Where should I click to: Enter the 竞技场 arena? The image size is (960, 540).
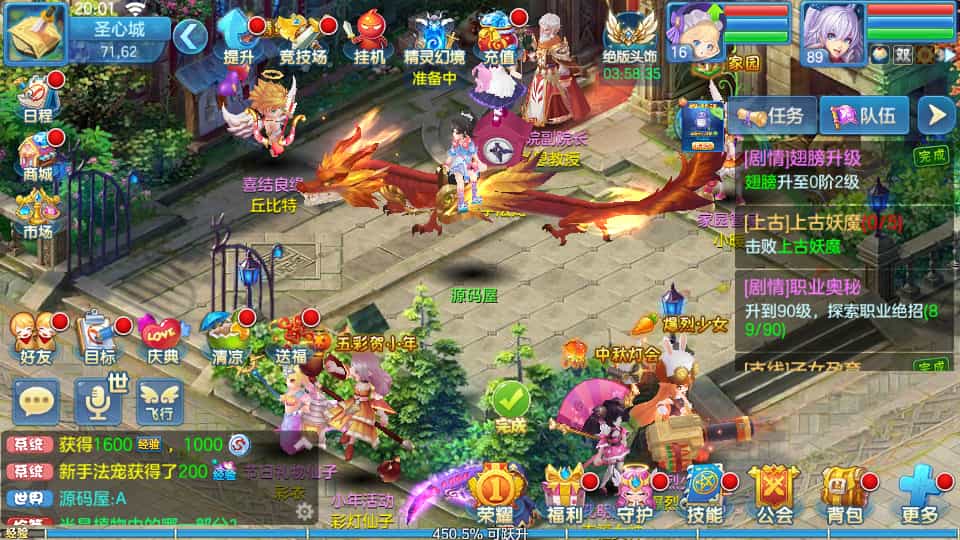[302, 40]
